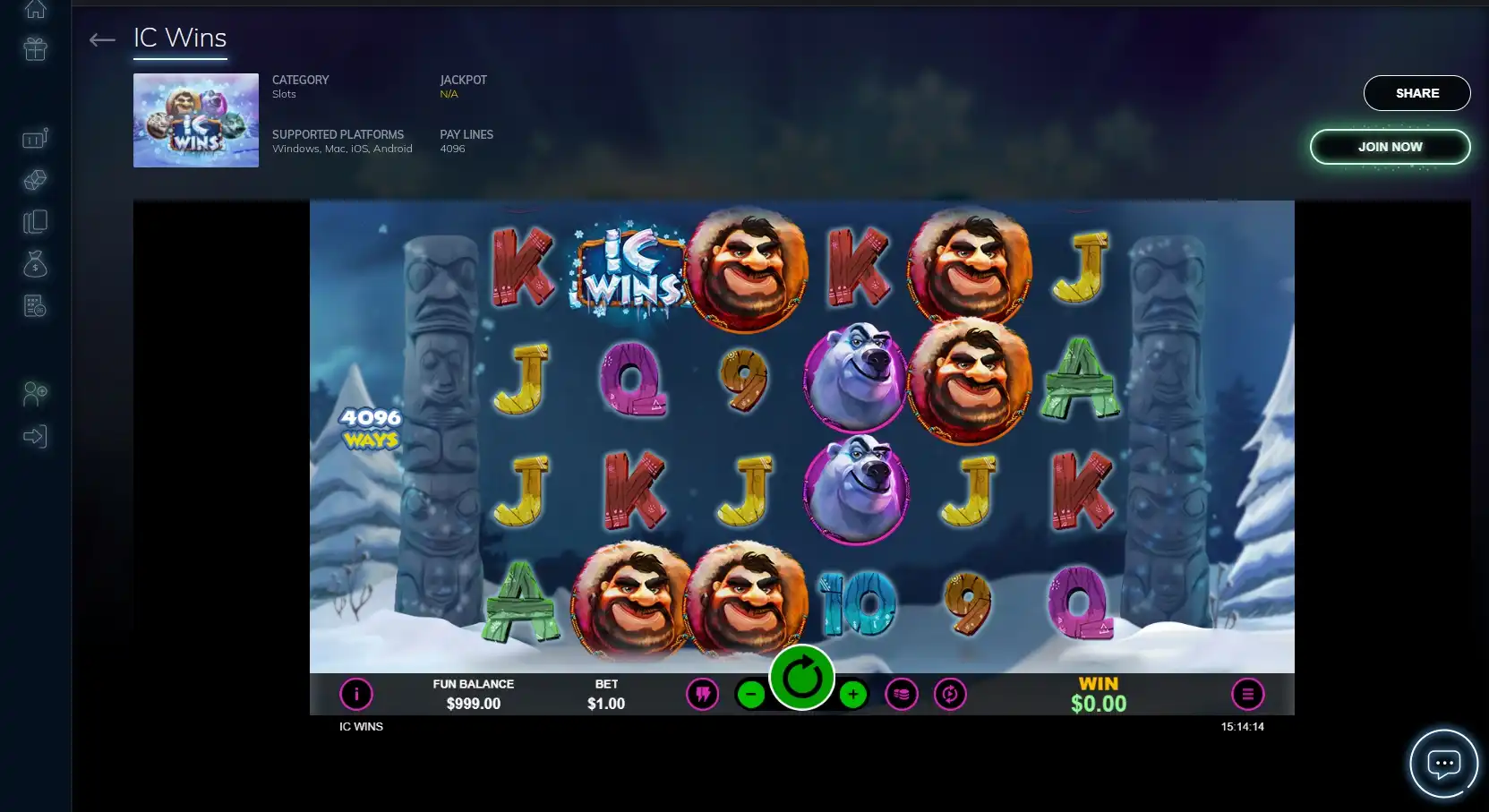This screenshot has width=1489, height=812.
Task: Open the gift box promotions icon
Action: pos(36,49)
